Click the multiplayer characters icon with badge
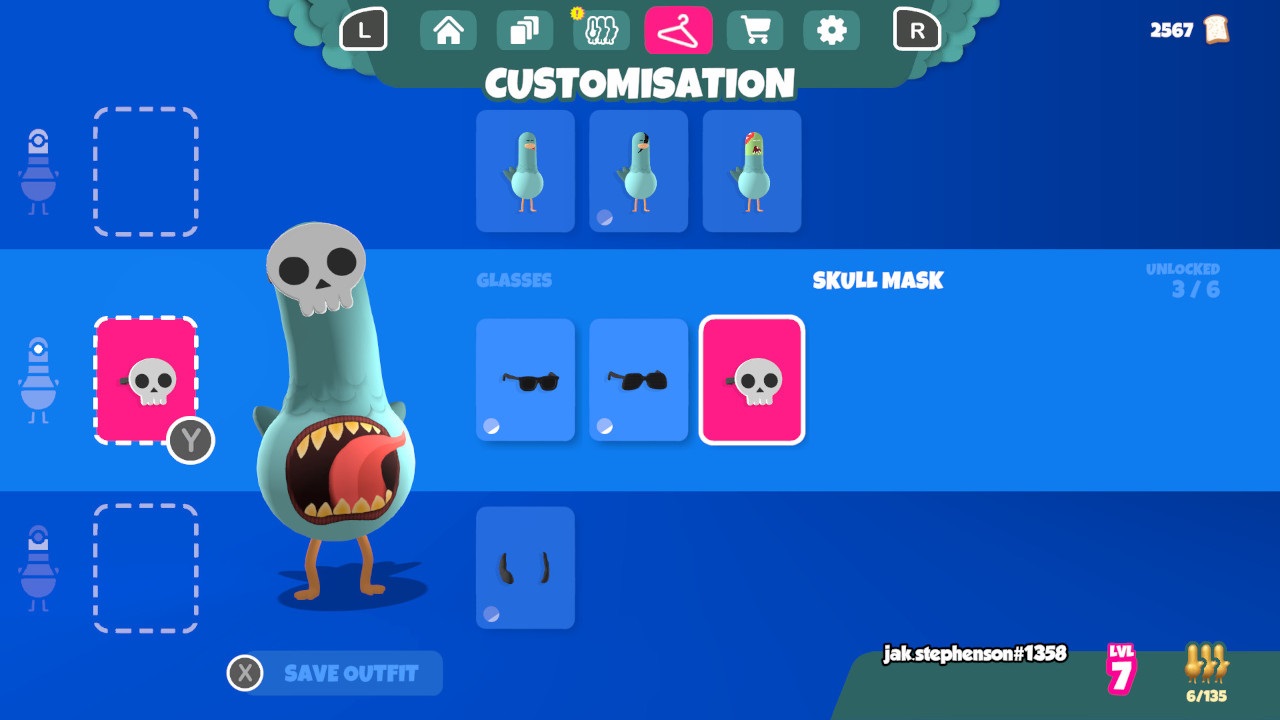1280x720 pixels. [x=601, y=30]
